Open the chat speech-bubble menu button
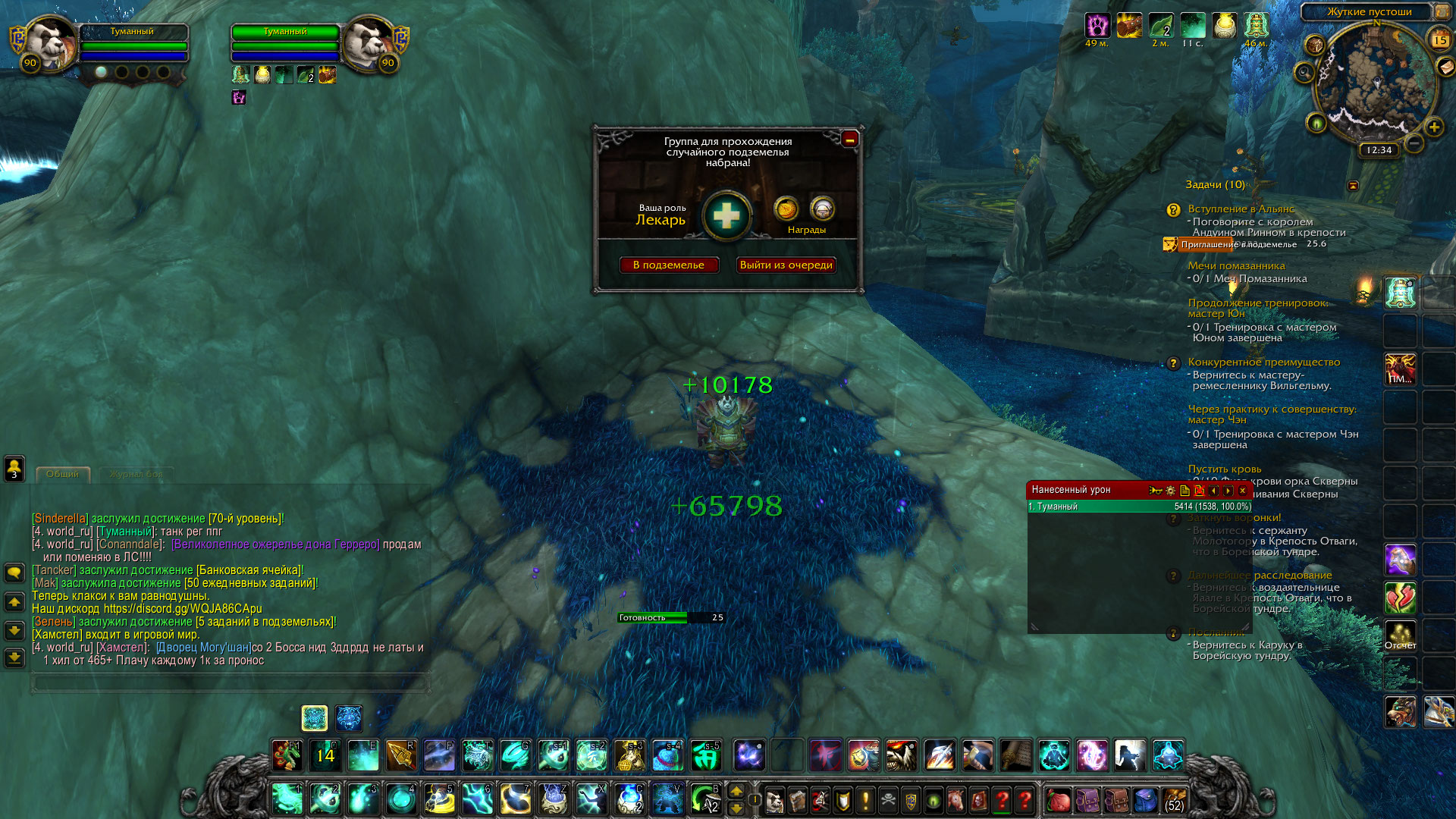Image resolution: width=1456 pixels, height=819 pixels. [x=14, y=572]
